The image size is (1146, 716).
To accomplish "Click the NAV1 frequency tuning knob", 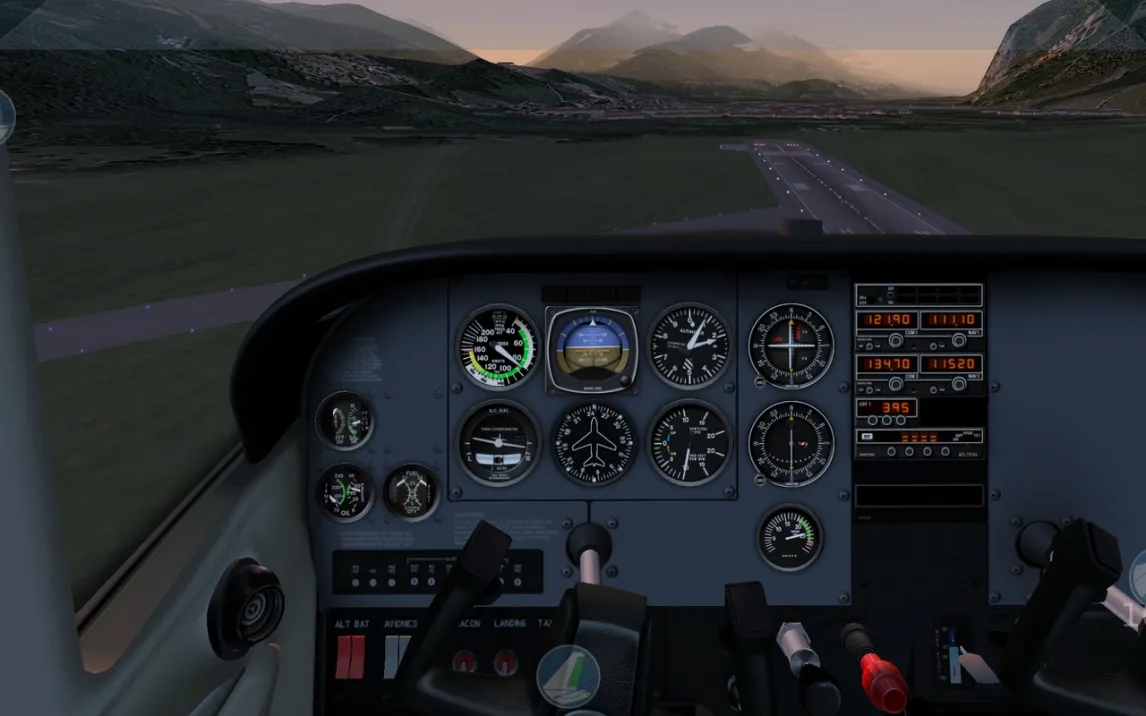I will 959,341.
